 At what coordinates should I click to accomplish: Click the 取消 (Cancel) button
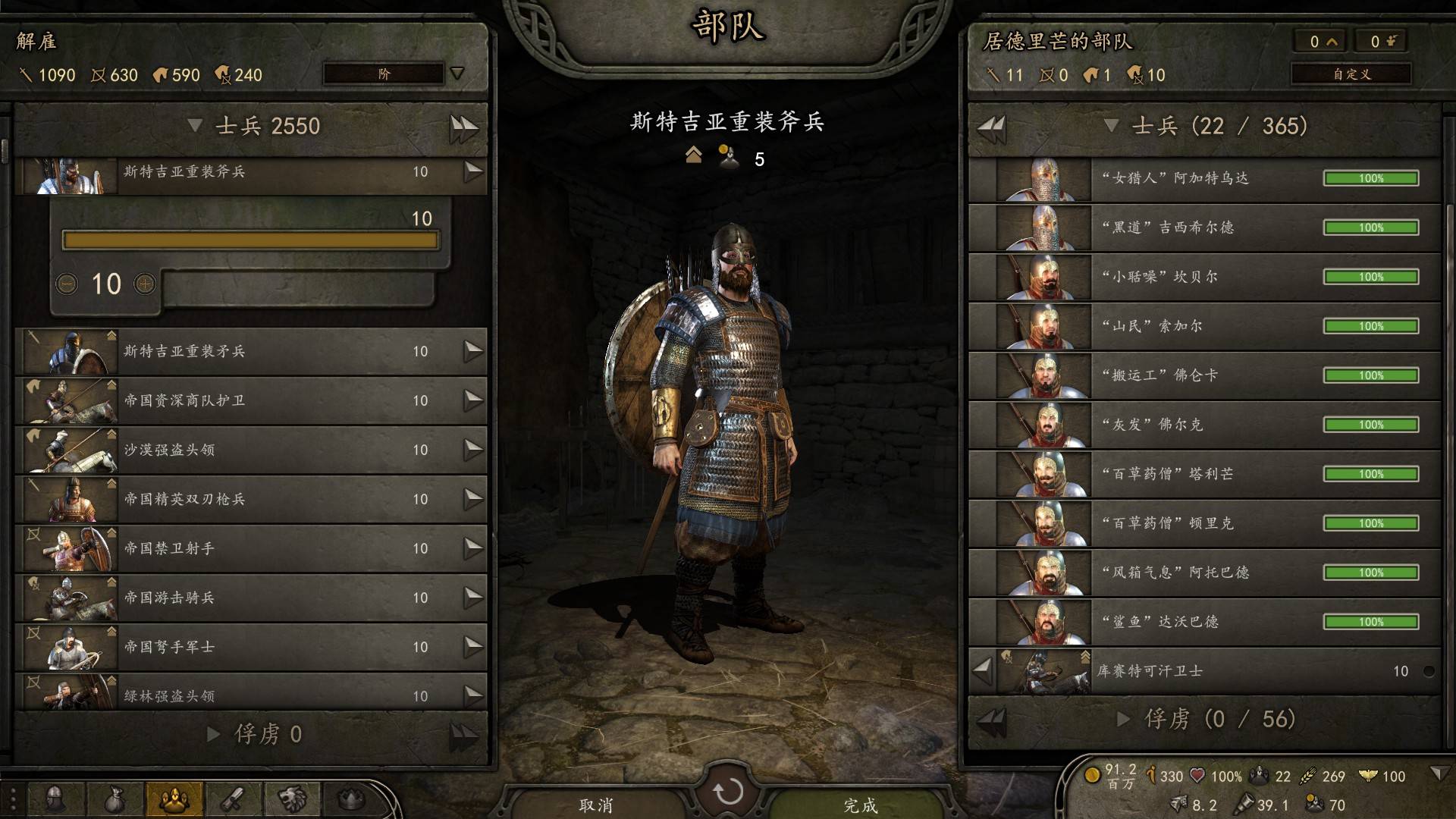point(596,805)
